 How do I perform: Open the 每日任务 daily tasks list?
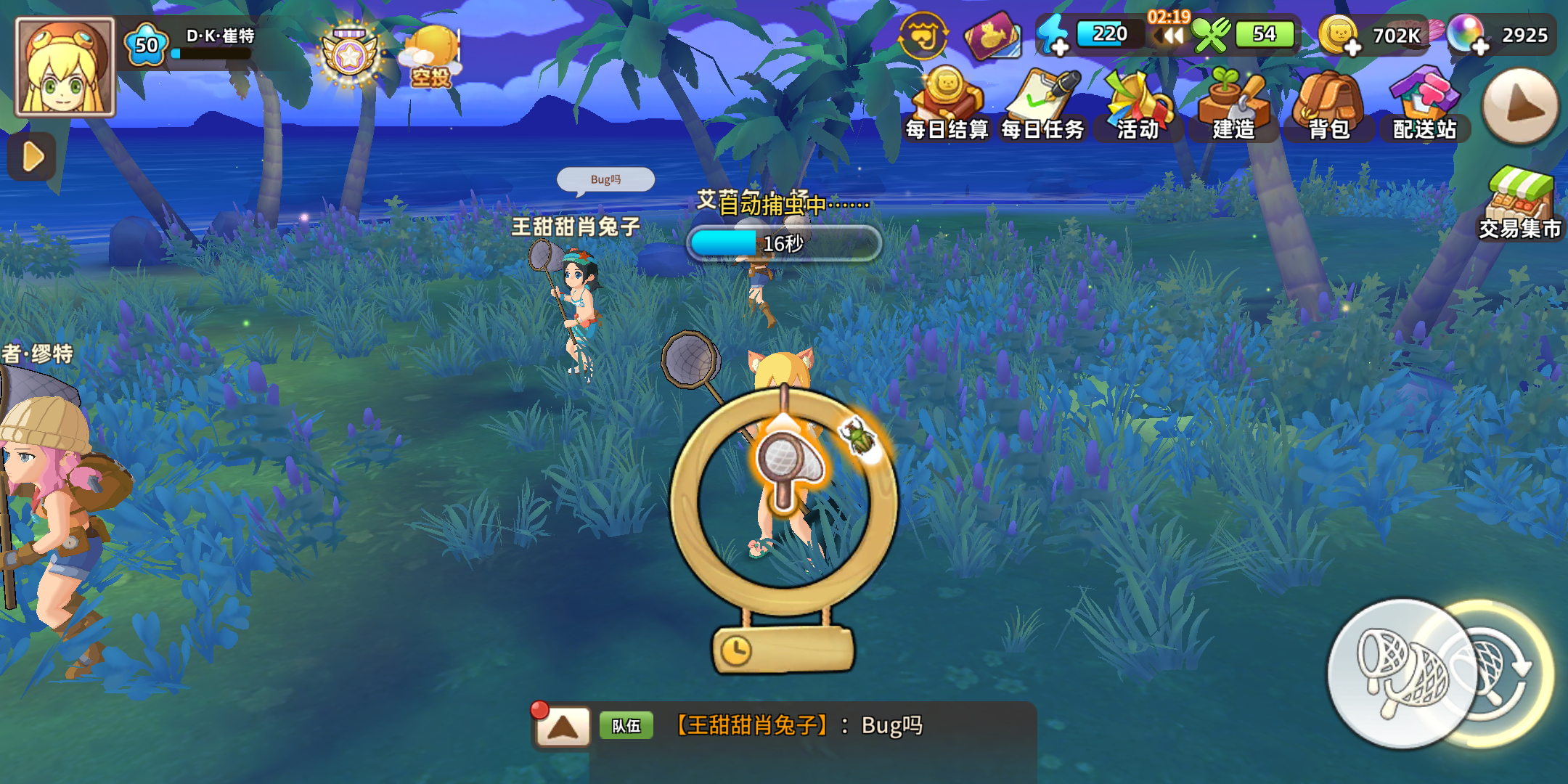click(1042, 94)
